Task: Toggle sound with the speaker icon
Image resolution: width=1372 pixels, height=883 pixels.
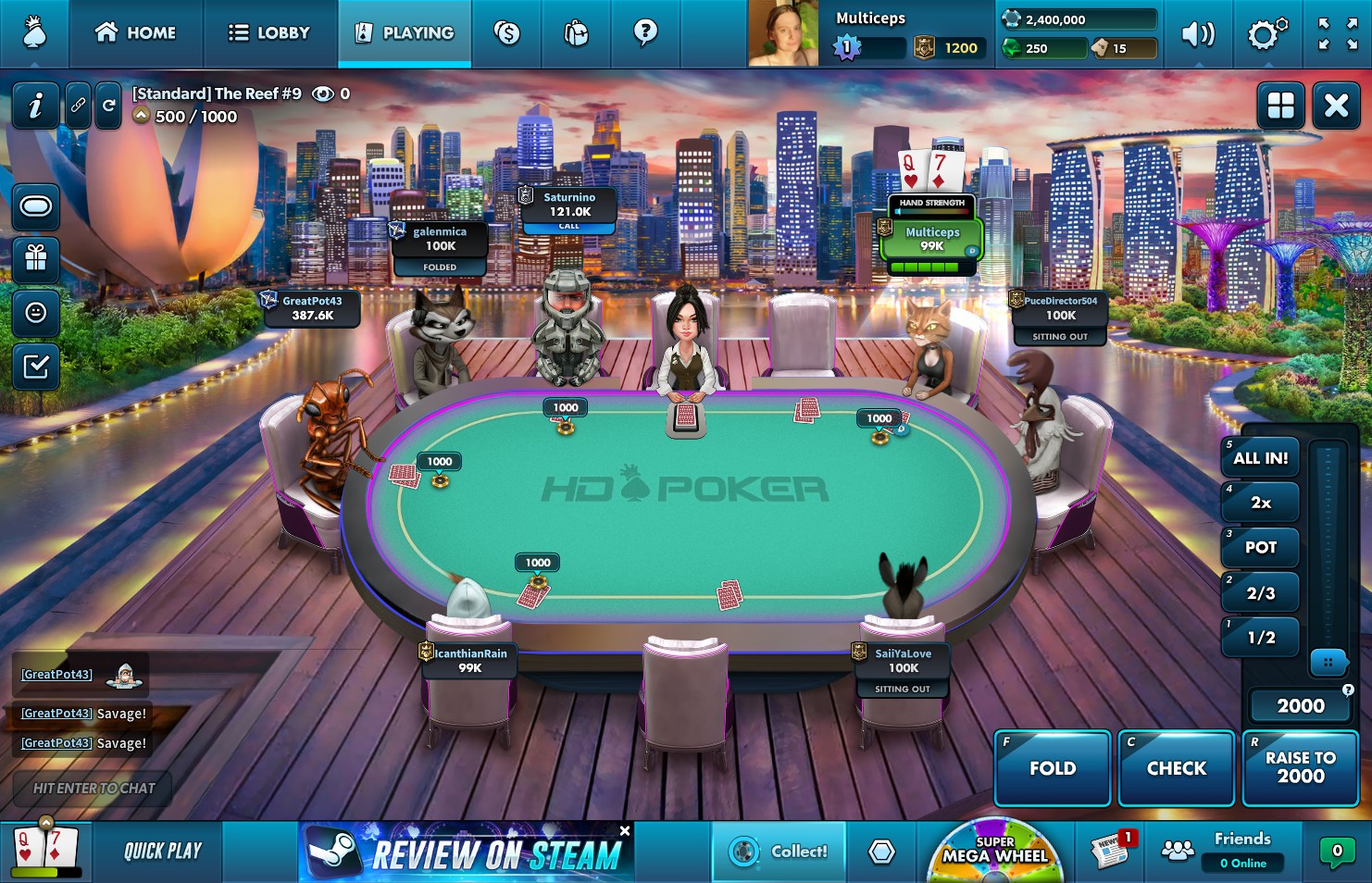Action: pyautogui.click(x=1198, y=34)
